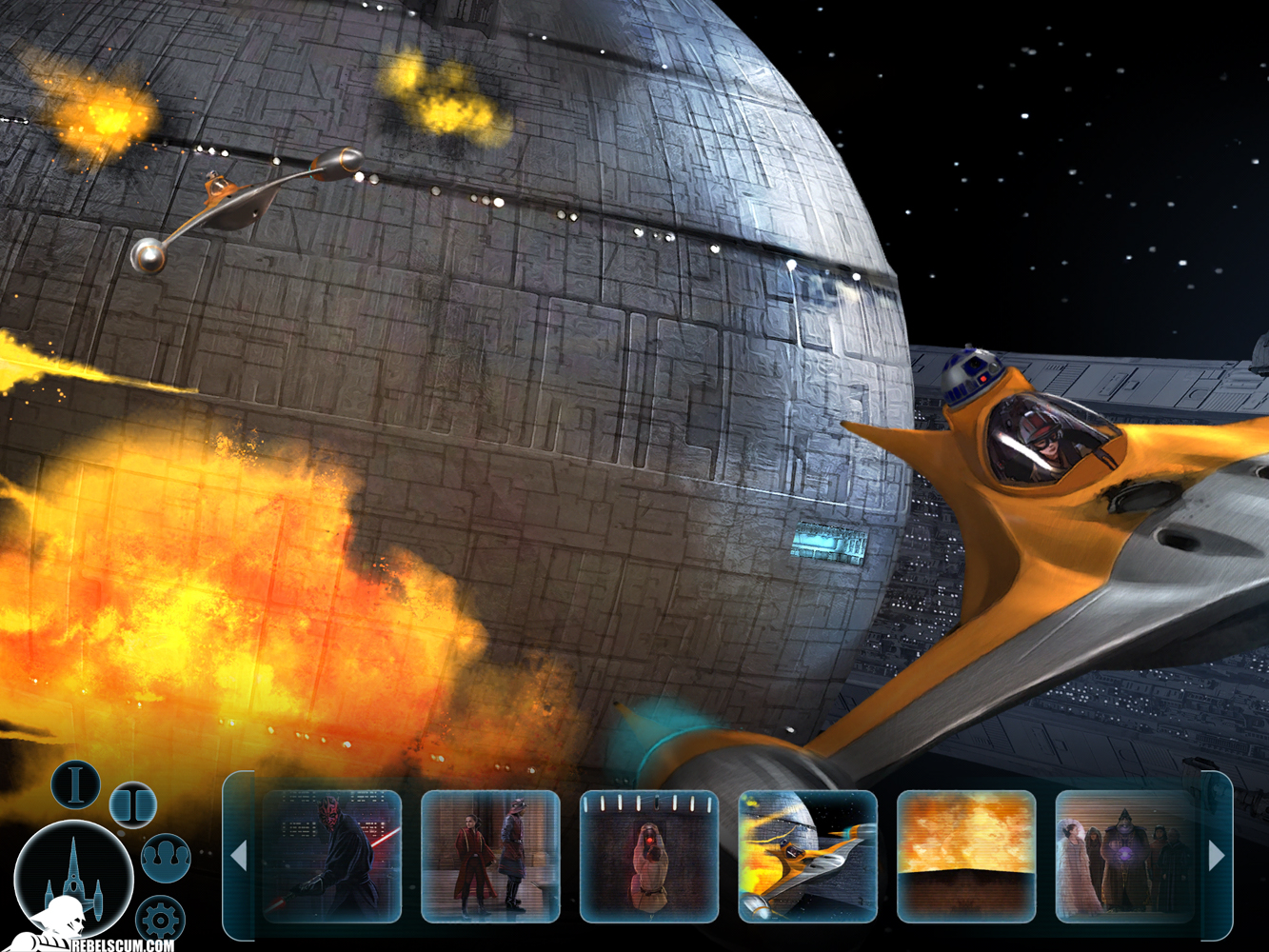Show later scenes with the right arrow
The width and height of the screenshot is (1269, 952).
pos(1217,857)
